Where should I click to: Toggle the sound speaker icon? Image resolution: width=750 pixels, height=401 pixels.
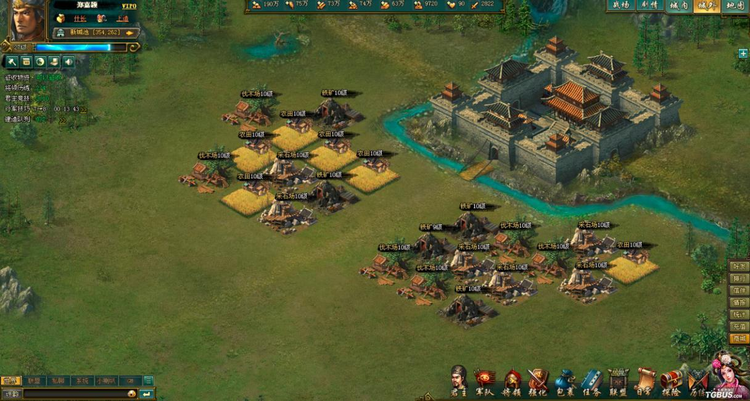pos(68,62)
